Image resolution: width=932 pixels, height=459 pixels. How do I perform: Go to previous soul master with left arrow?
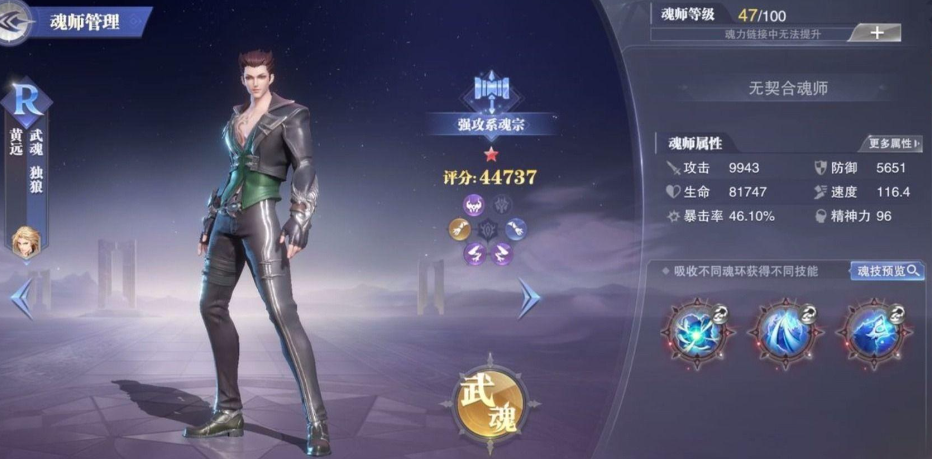[x=20, y=299]
